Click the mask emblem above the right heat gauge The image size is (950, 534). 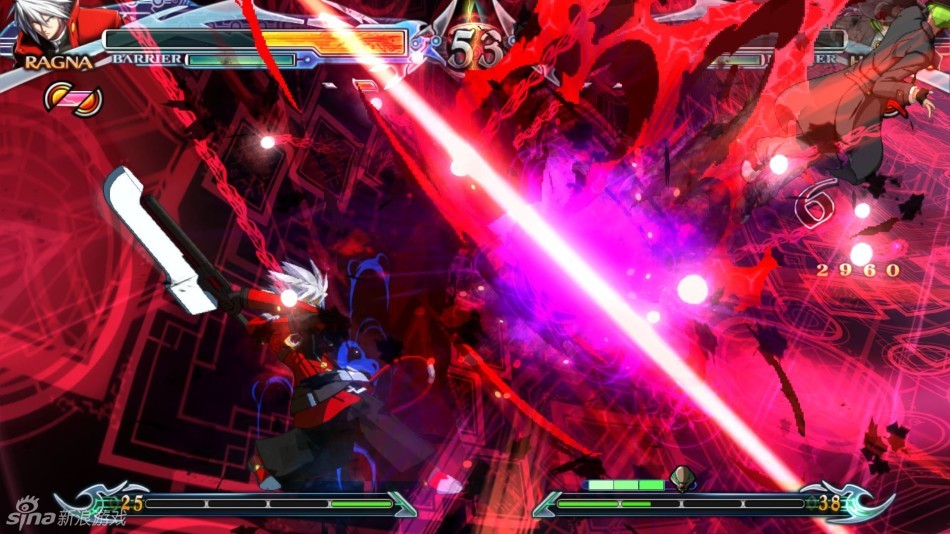683,477
